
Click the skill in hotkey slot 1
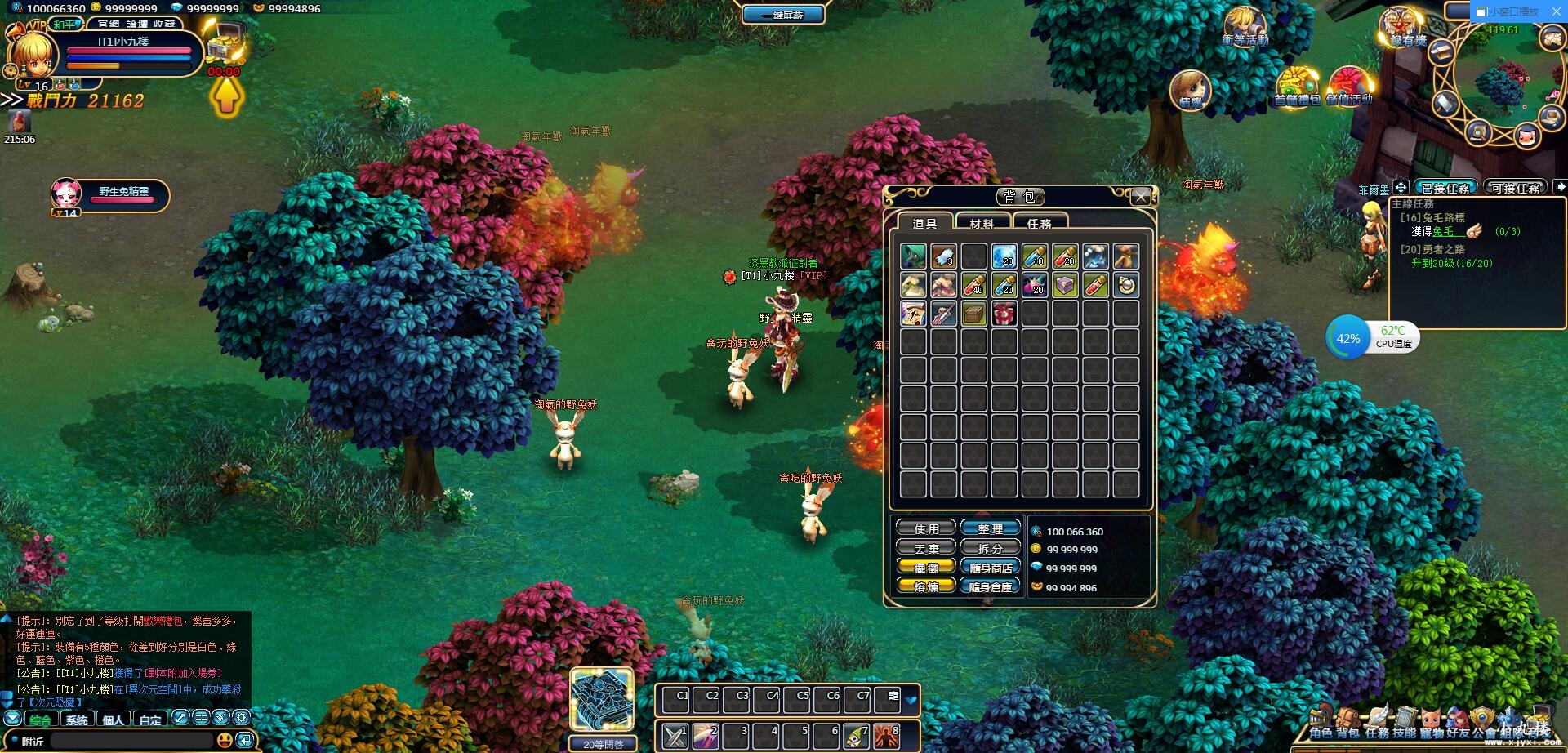[x=675, y=737]
